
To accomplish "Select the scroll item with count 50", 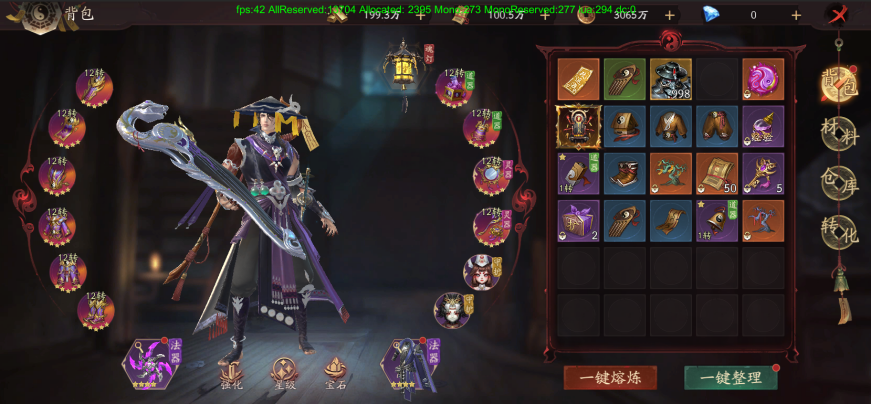I will [717, 173].
